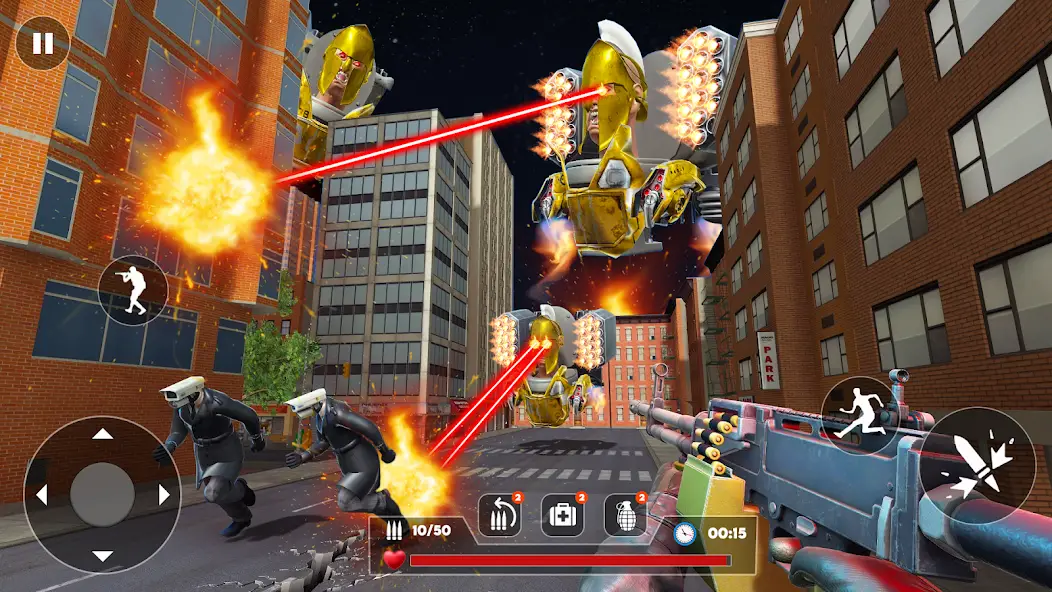Click the joystick's left arrow
The height and width of the screenshot is (592, 1052).
pos(42,495)
